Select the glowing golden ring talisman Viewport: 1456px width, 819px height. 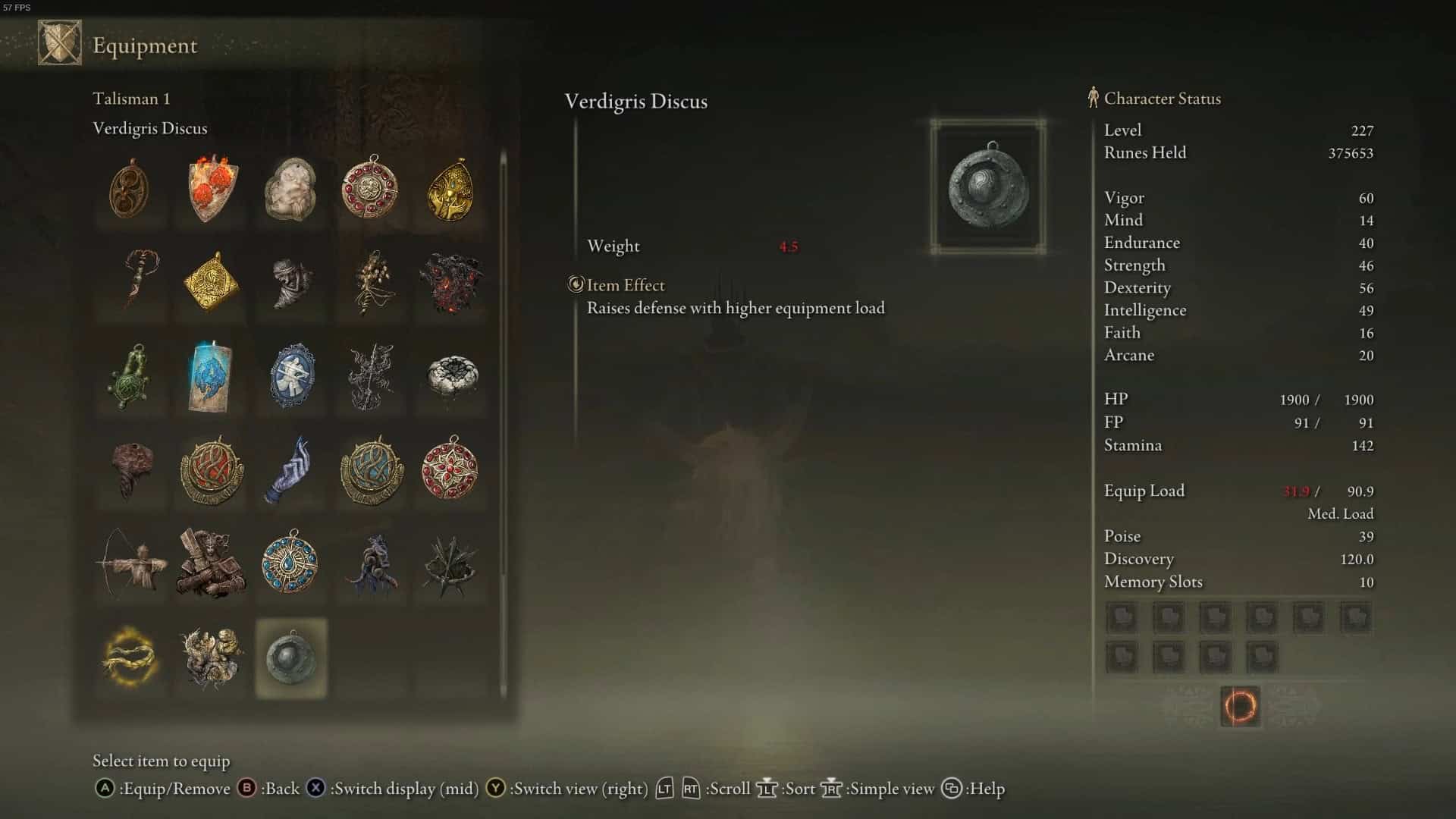130,657
